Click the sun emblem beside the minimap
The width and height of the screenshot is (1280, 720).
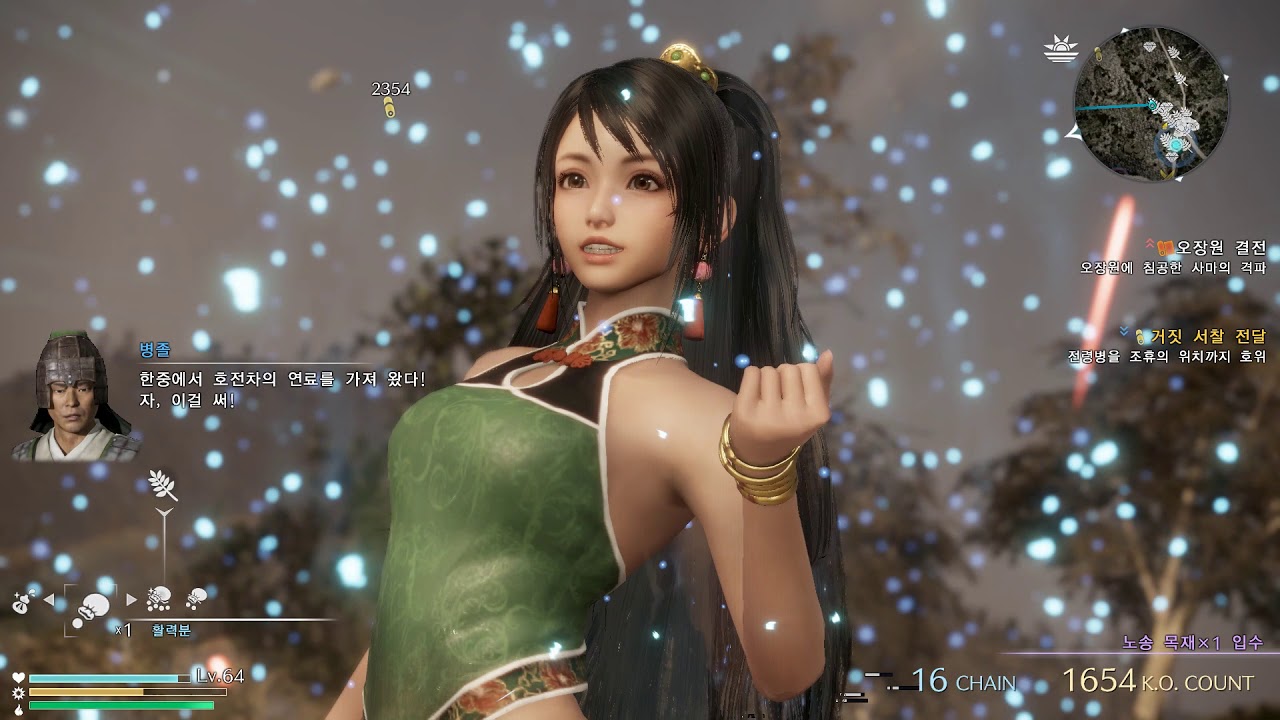click(x=1062, y=48)
